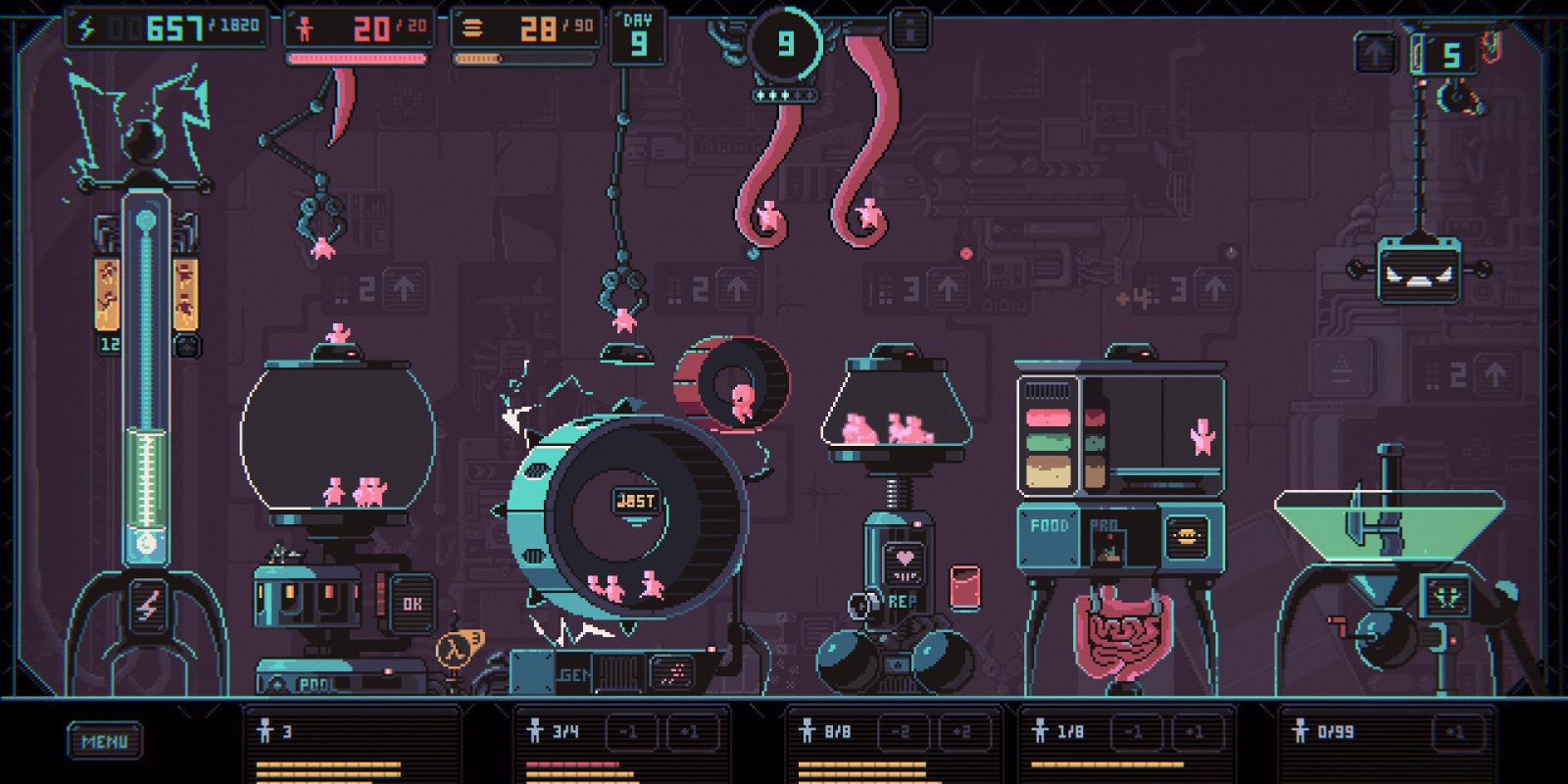Add one worker to the 1/8 food panel
The width and height of the screenshot is (1568, 784).
[1194, 731]
